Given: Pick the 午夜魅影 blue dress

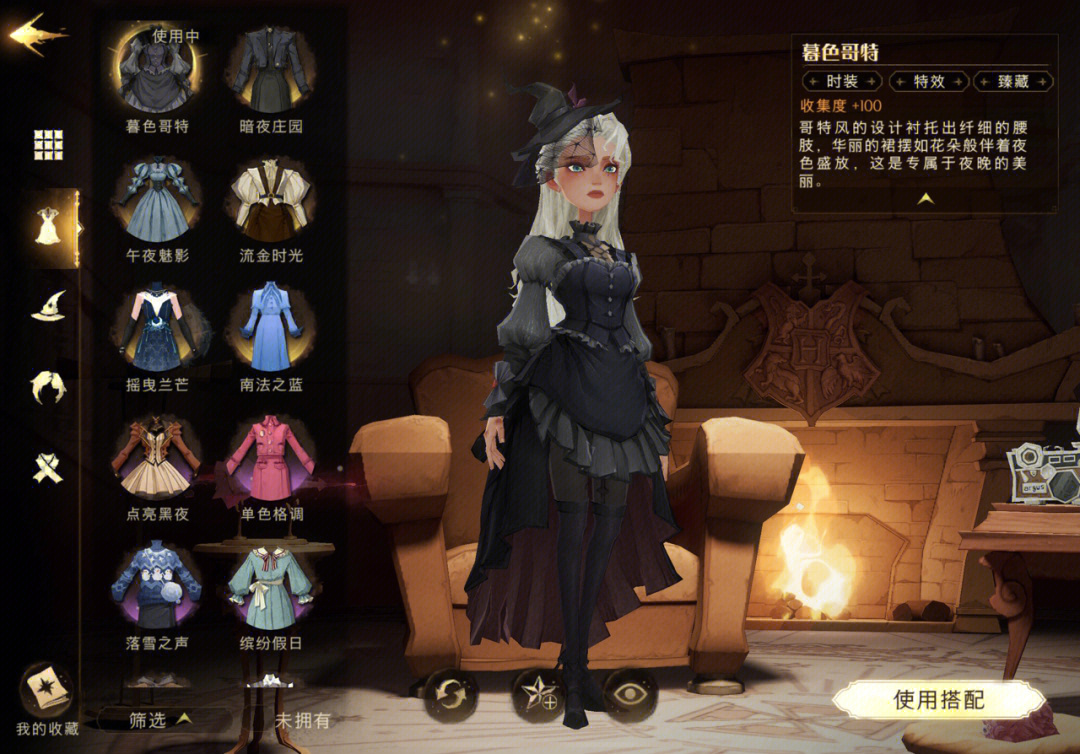Looking at the screenshot, I should [157, 200].
